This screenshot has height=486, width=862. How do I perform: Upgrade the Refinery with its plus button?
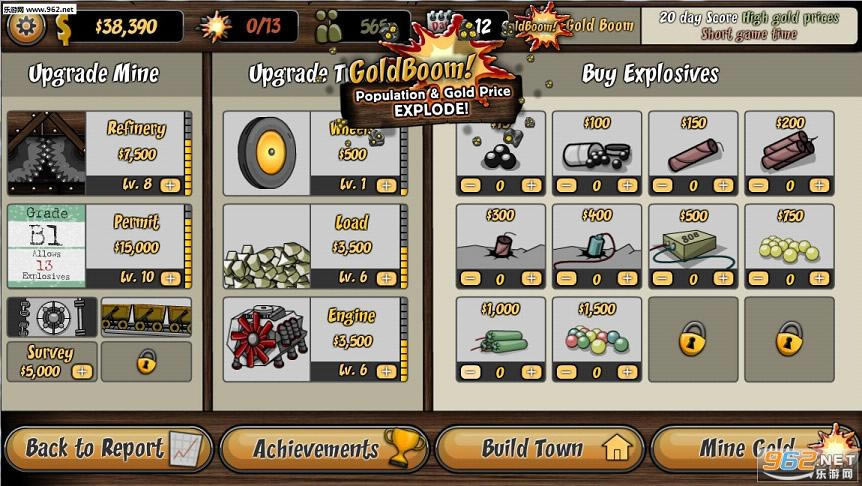[x=170, y=185]
